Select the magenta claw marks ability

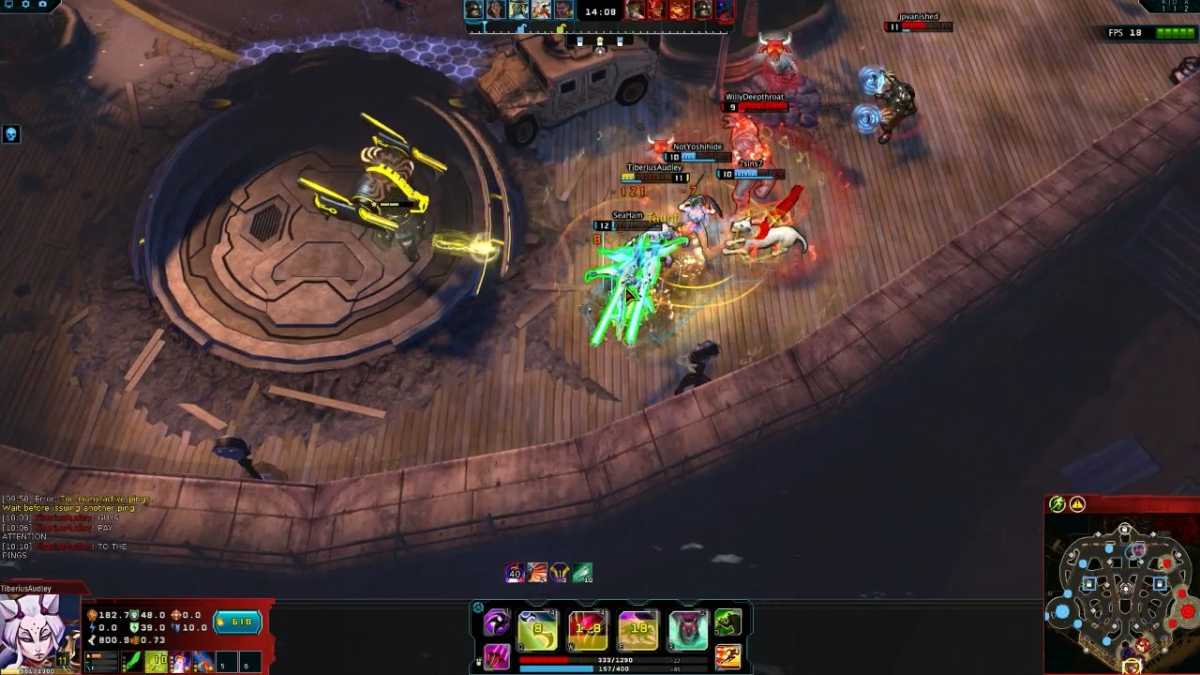pos(497,656)
